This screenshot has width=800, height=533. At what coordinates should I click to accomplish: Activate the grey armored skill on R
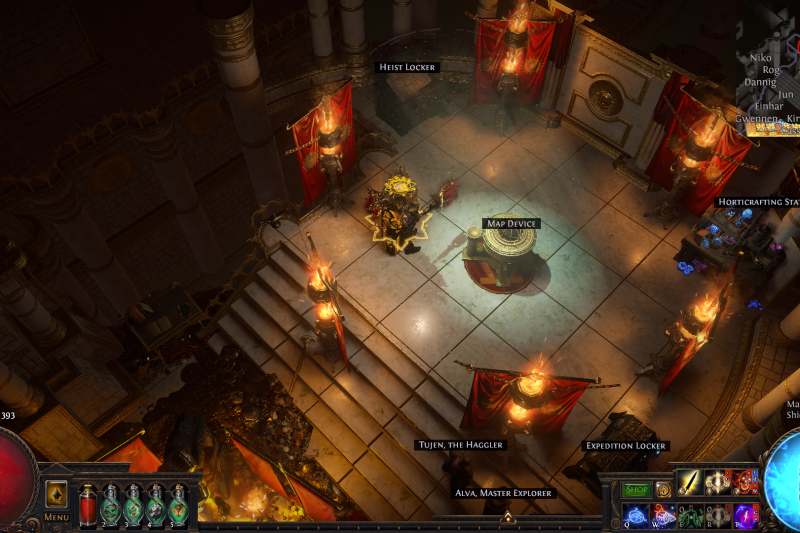click(x=717, y=514)
